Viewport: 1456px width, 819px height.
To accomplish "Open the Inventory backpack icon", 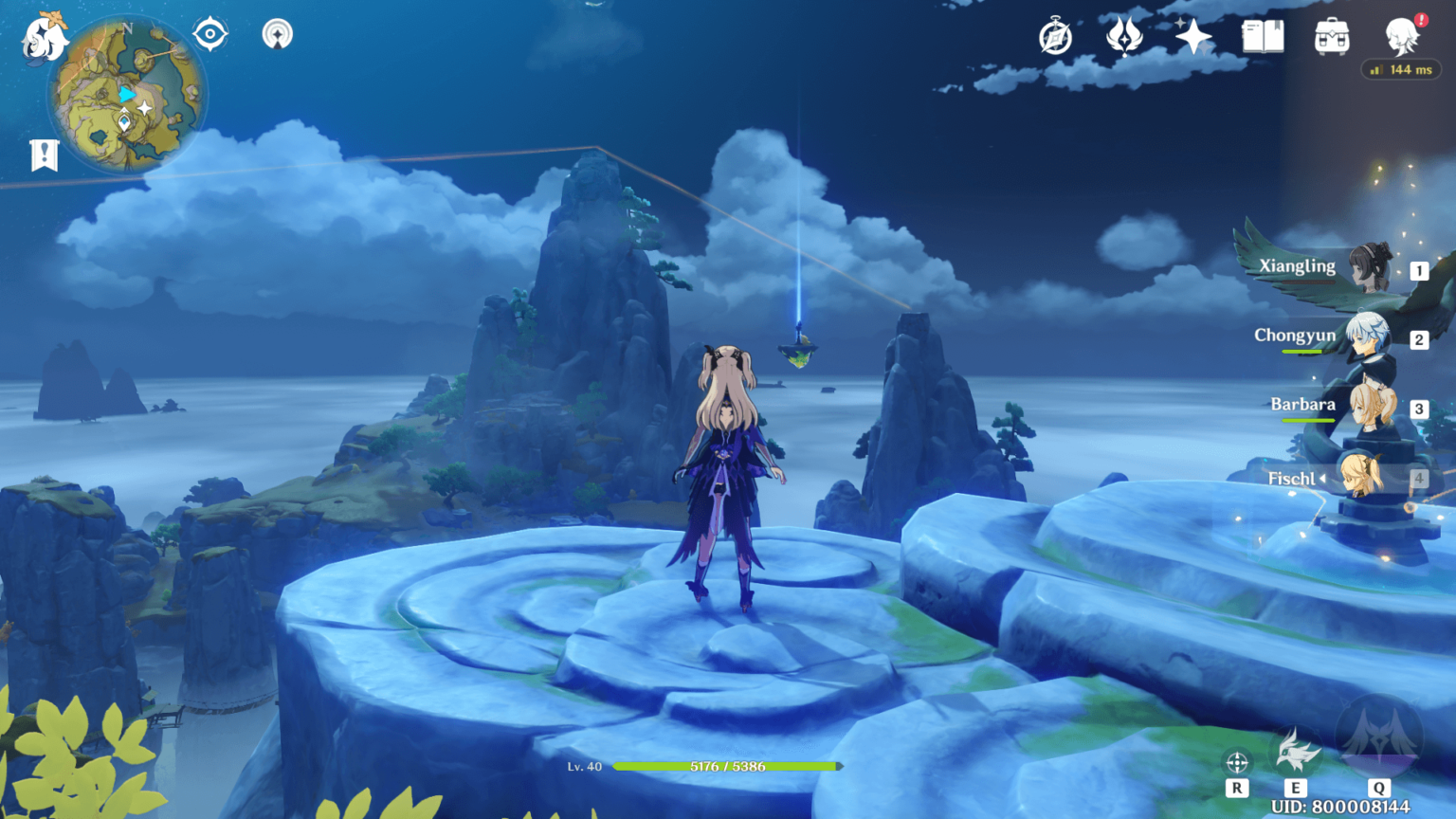I will point(1331,36).
